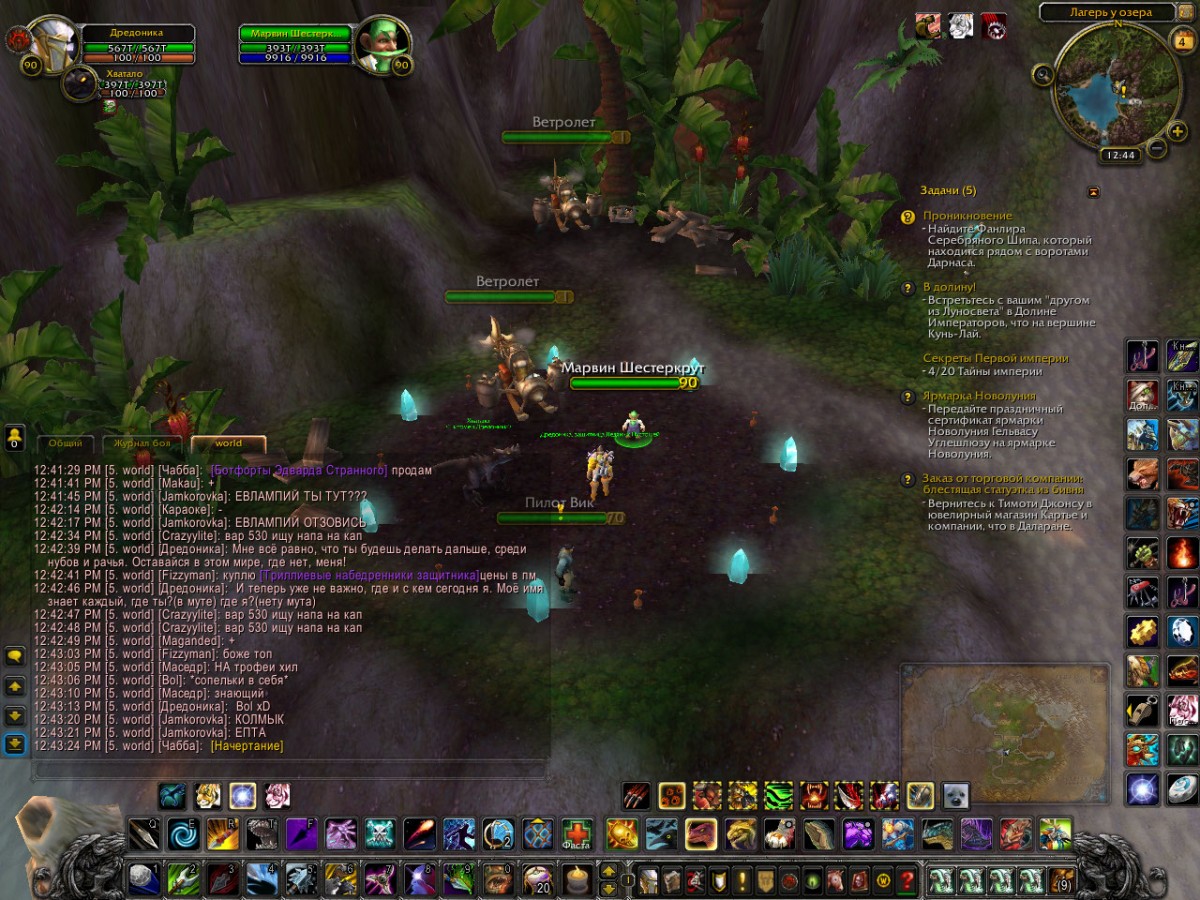Collapse the Задачи quest tracker
The height and width of the screenshot is (900, 1200).
[1093, 191]
